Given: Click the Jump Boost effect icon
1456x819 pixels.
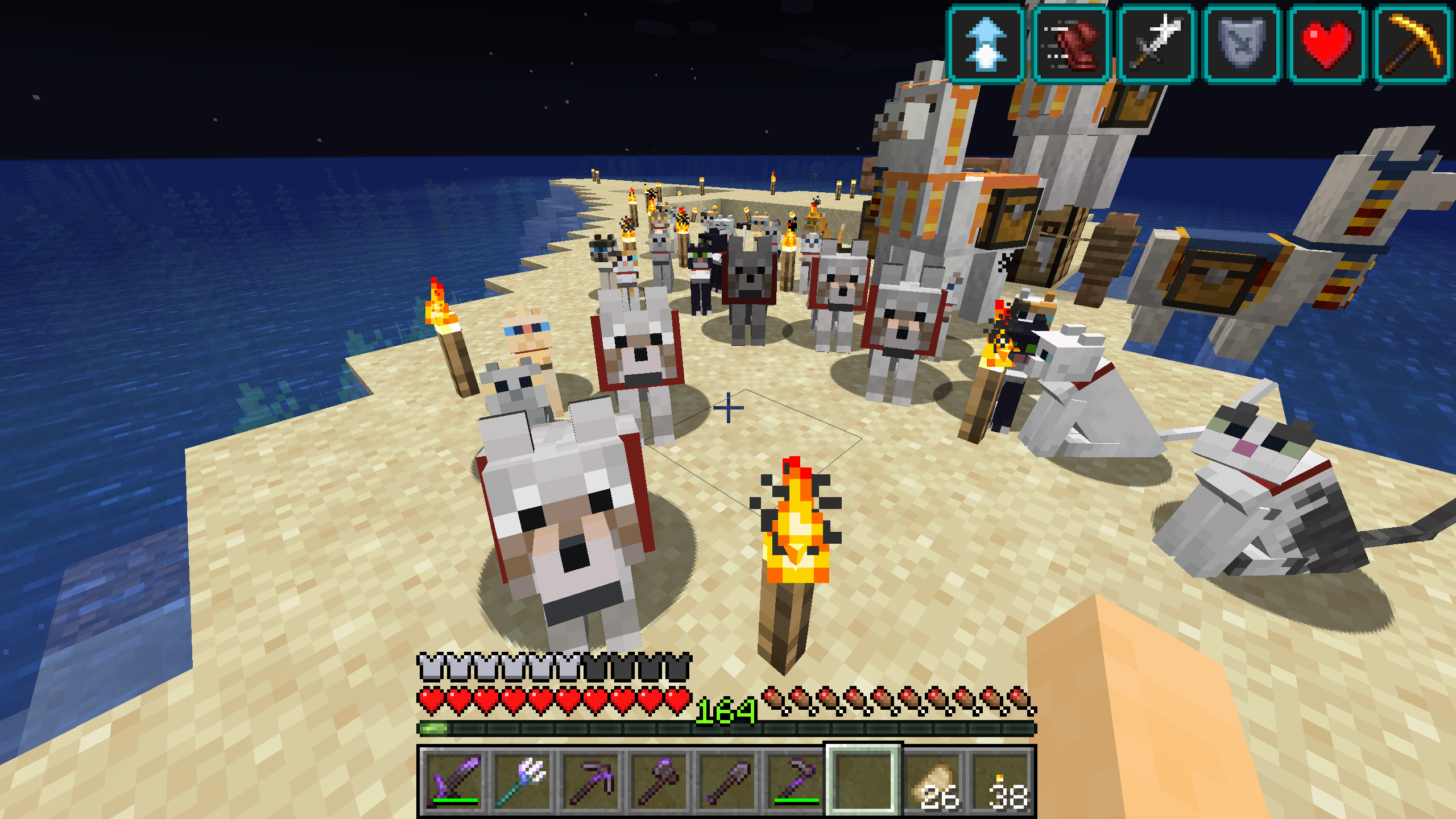Looking at the screenshot, I should tap(986, 44).
